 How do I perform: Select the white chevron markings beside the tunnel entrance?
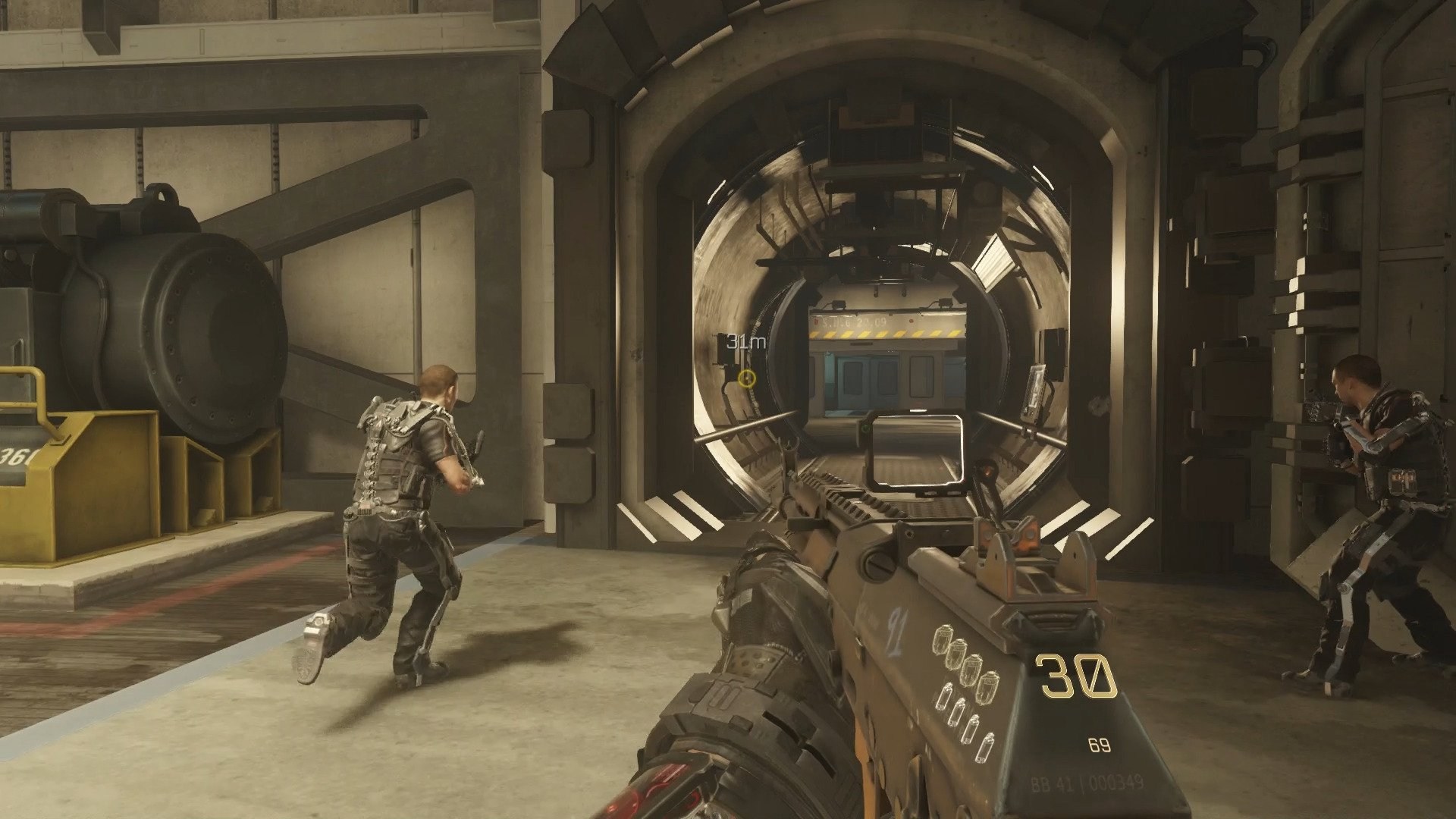pyautogui.click(x=675, y=516)
